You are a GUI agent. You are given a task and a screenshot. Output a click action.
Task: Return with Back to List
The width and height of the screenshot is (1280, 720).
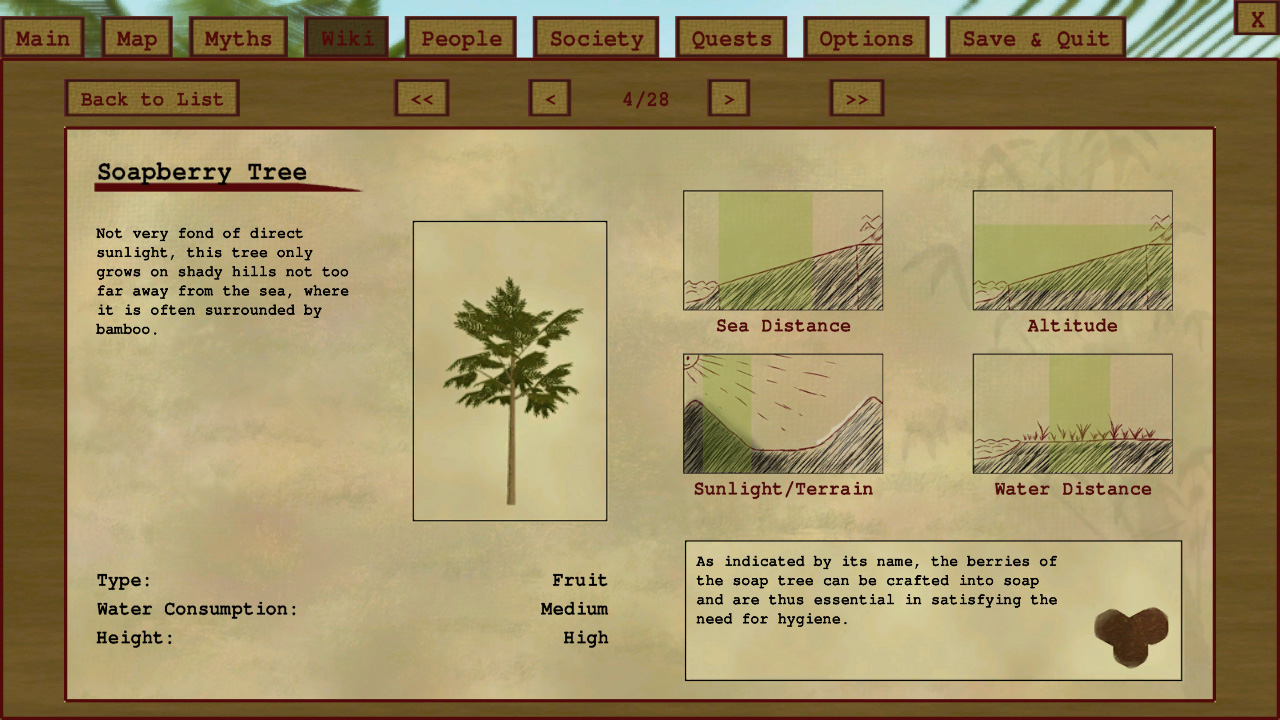[152, 99]
